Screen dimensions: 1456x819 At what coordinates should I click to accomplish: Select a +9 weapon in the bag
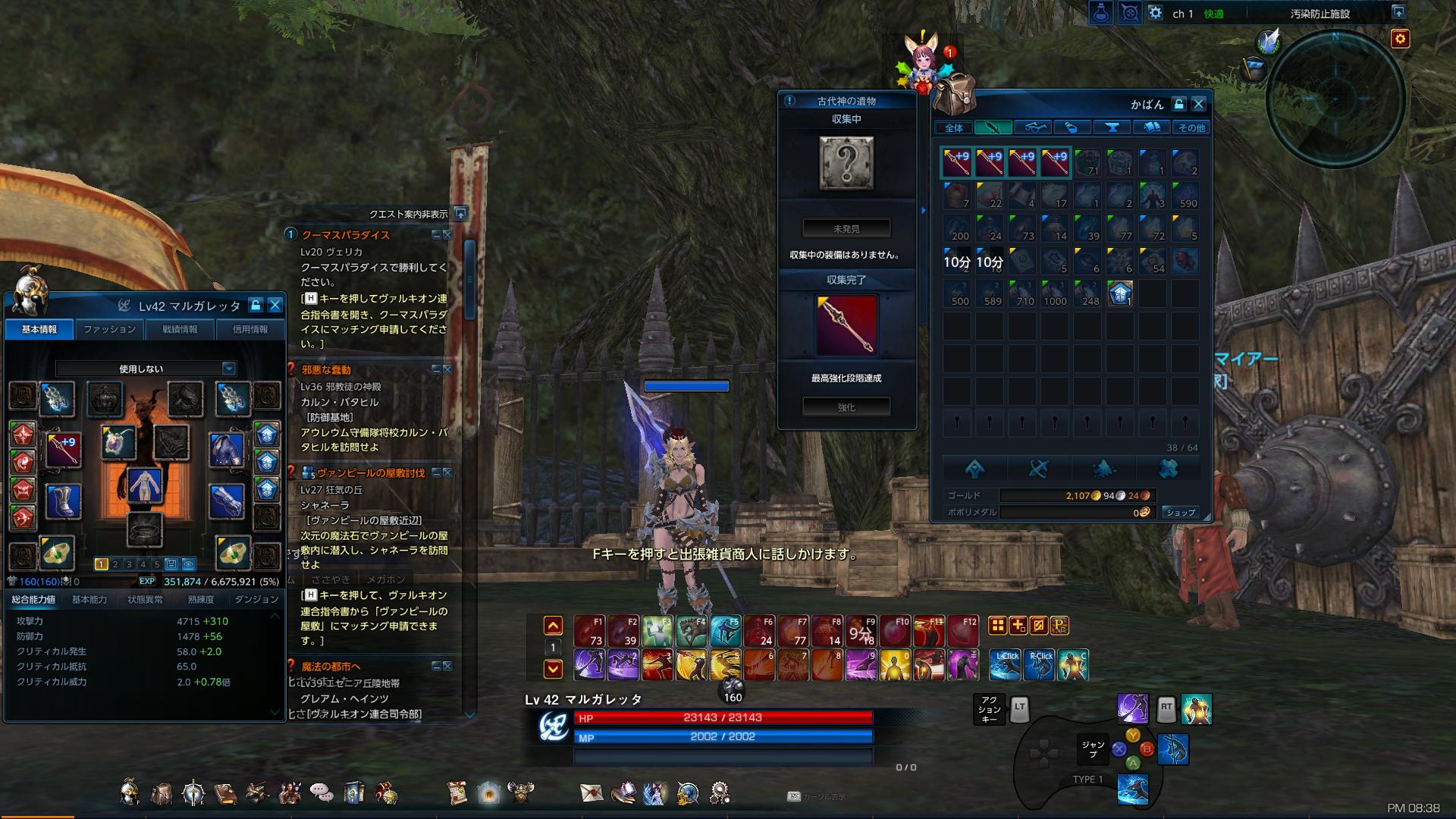pyautogui.click(x=955, y=162)
